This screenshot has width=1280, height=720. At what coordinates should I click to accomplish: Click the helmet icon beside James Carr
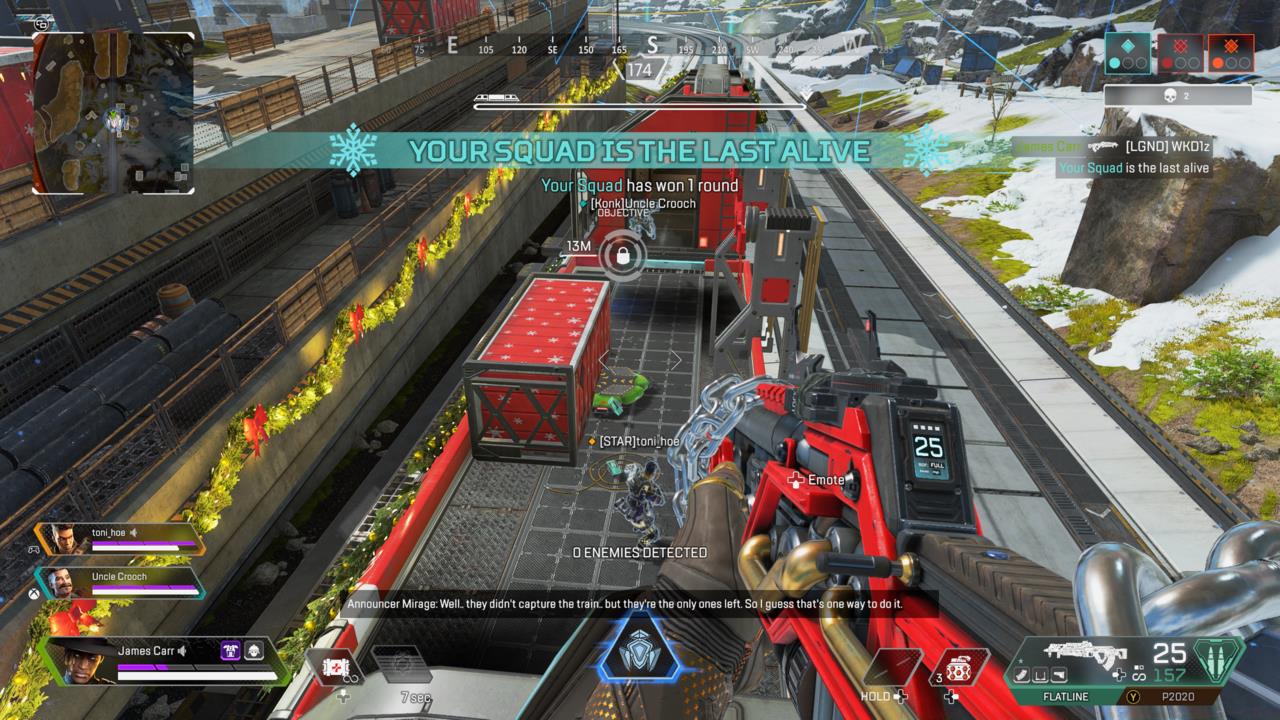tap(254, 651)
